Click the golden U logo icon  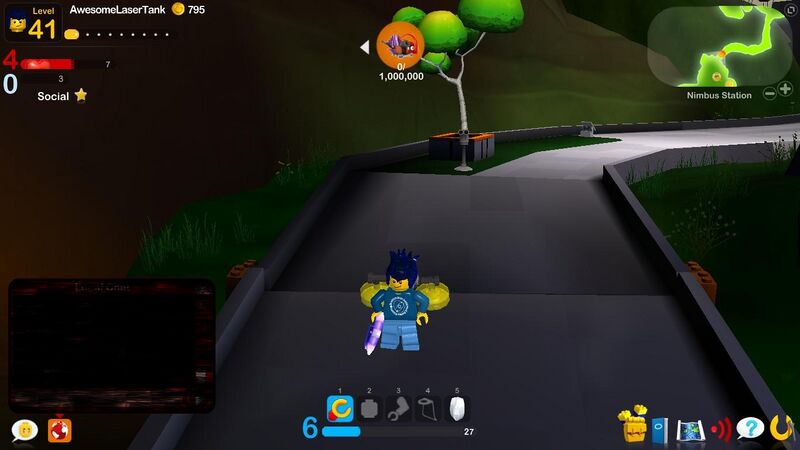click(781, 427)
